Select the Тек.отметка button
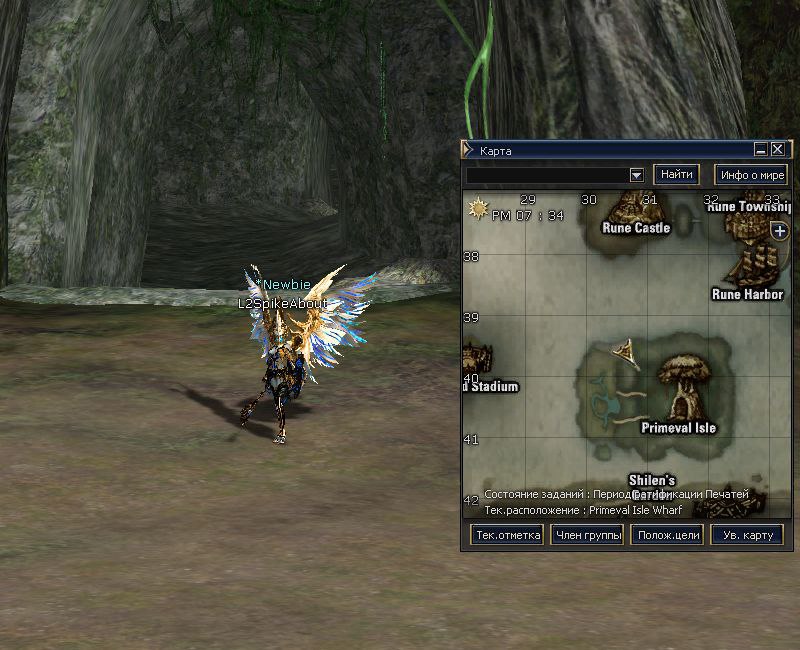The width and height of the screenshot is (800, 650). click(507, 535)
